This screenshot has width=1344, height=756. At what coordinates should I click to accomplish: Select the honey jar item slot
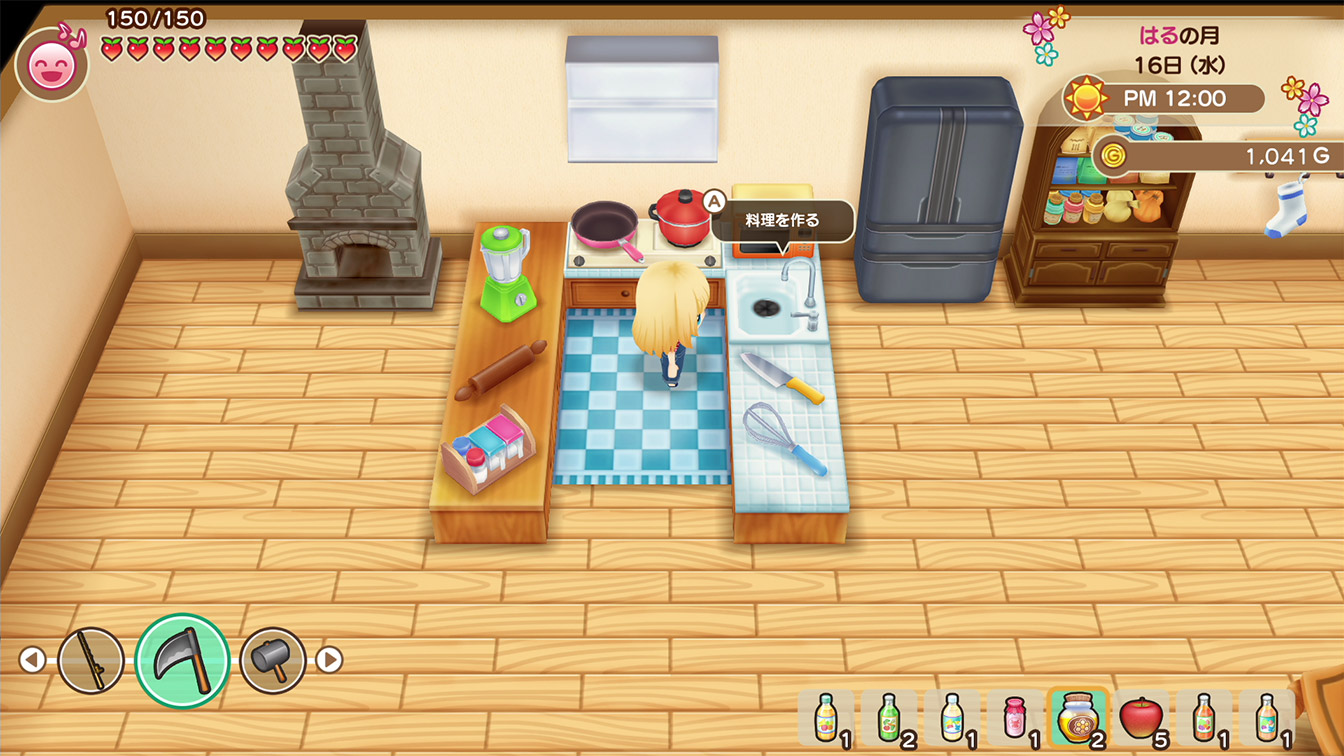coord(1077,717)
